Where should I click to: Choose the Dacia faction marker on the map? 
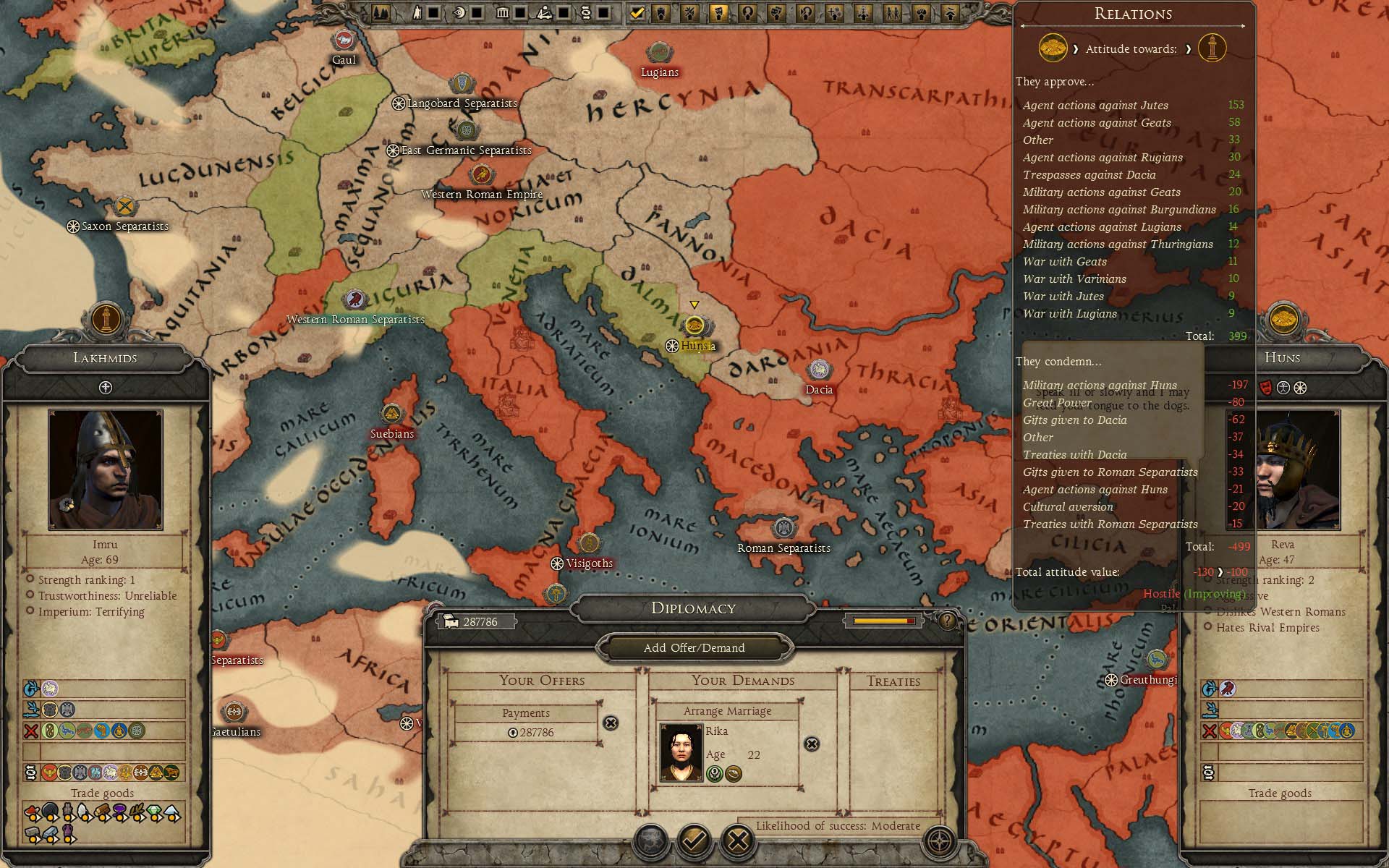pos(819,370)
